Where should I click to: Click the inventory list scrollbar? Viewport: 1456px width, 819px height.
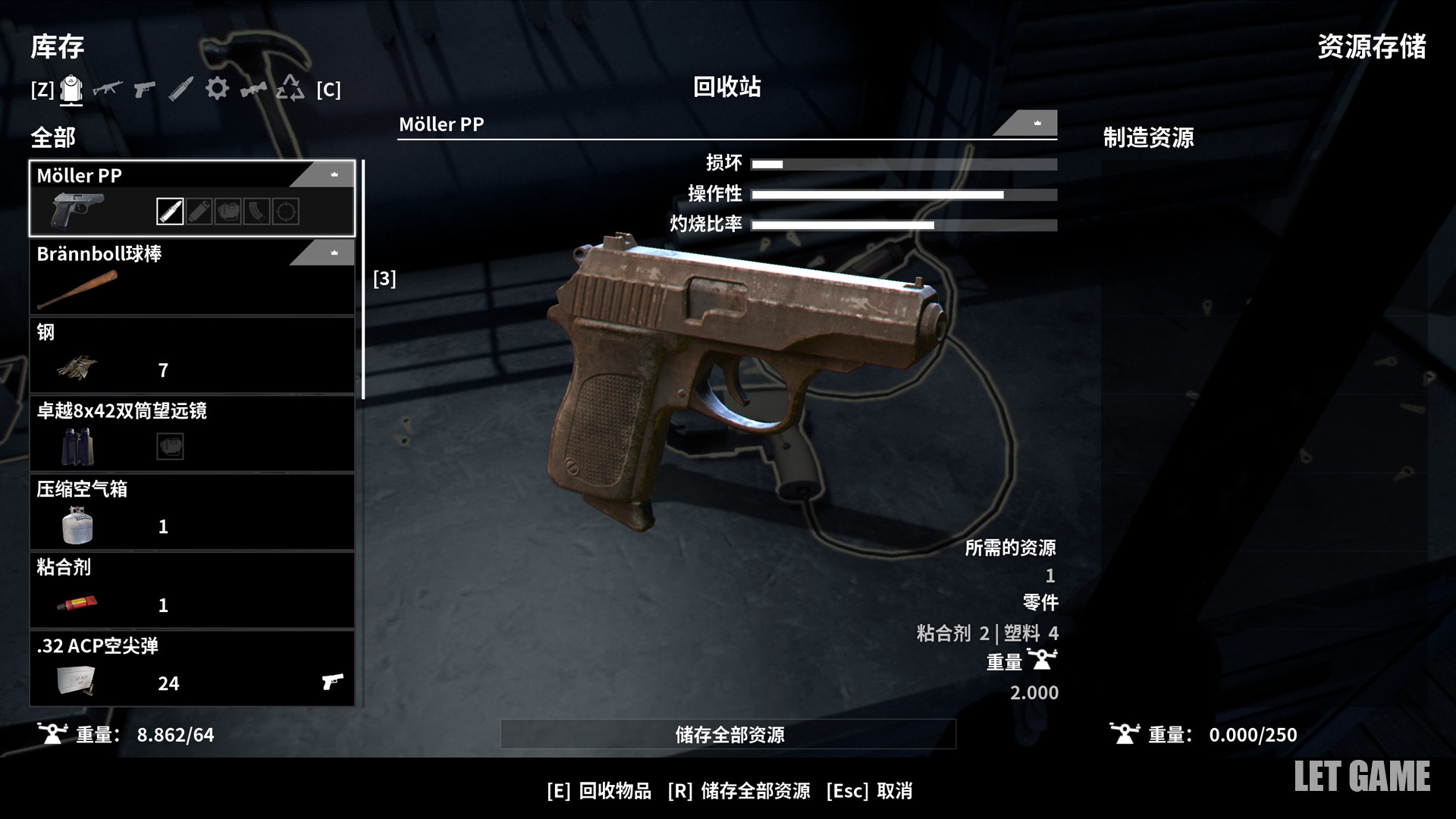(x=363, y=279)
